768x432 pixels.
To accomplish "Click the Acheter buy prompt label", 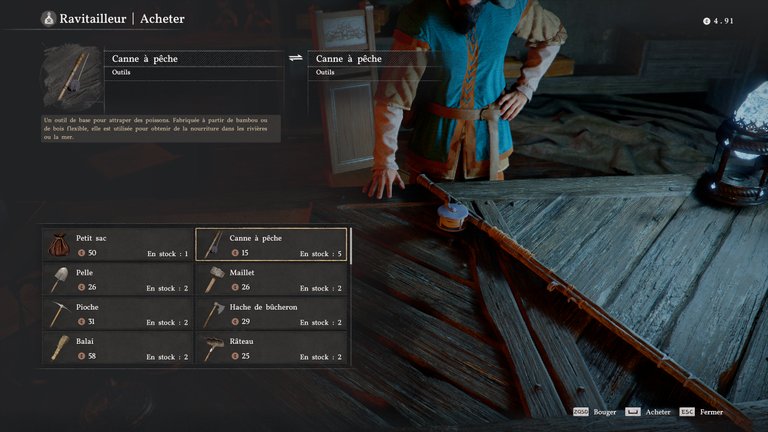I will pos(658,411).
